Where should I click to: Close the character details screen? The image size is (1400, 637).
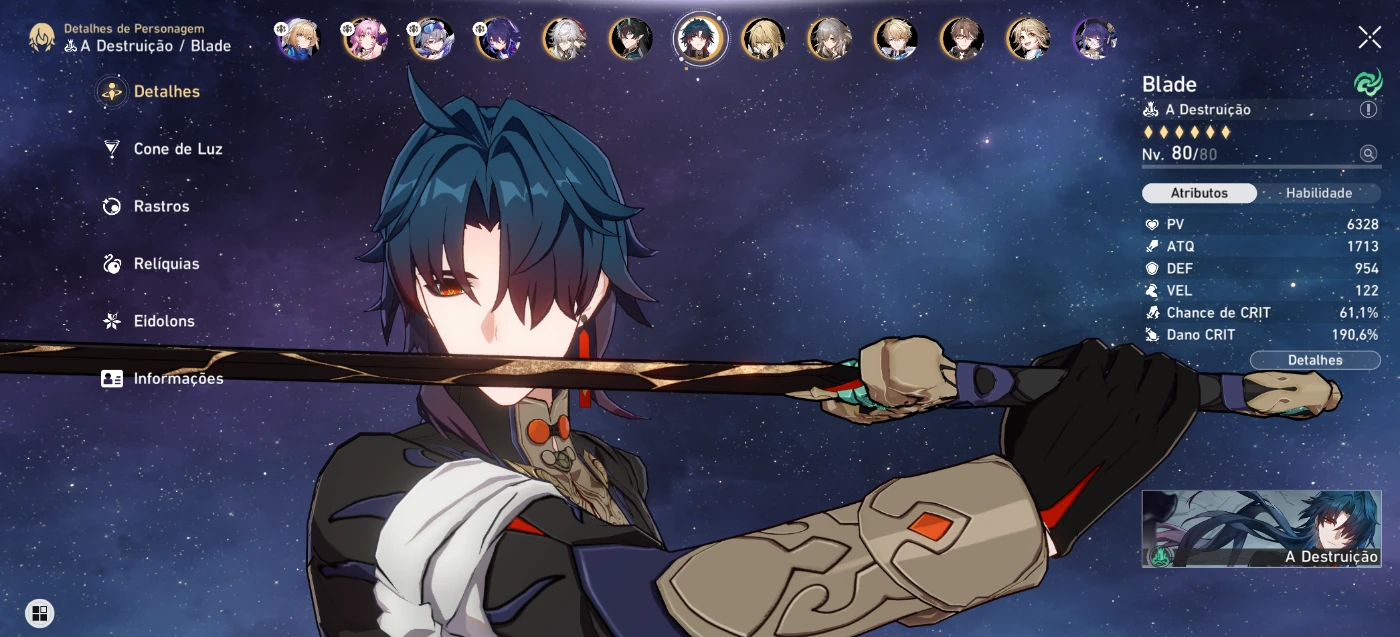point(1369,38)
